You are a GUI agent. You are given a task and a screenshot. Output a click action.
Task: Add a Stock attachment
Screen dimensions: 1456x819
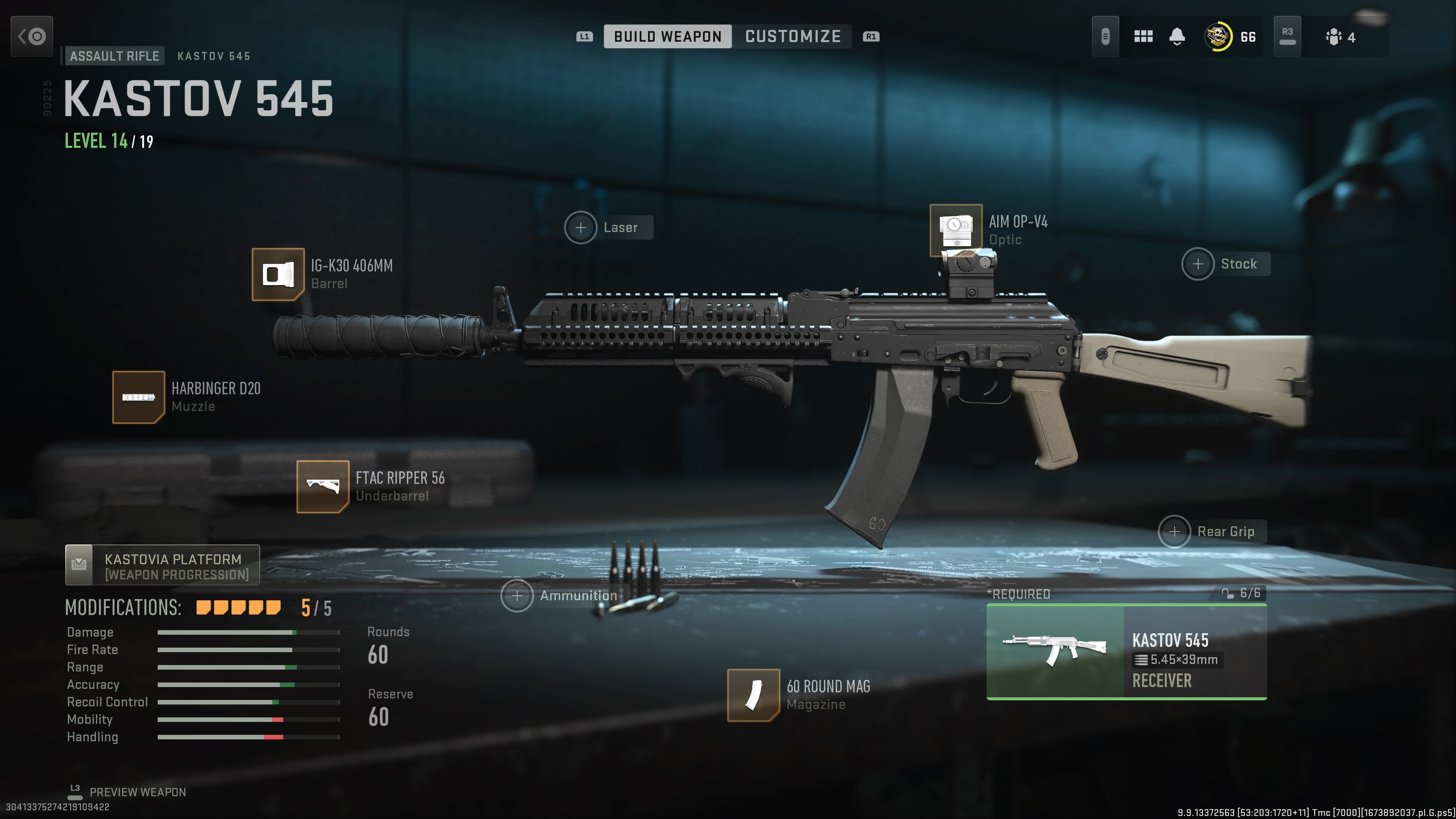1198,264
